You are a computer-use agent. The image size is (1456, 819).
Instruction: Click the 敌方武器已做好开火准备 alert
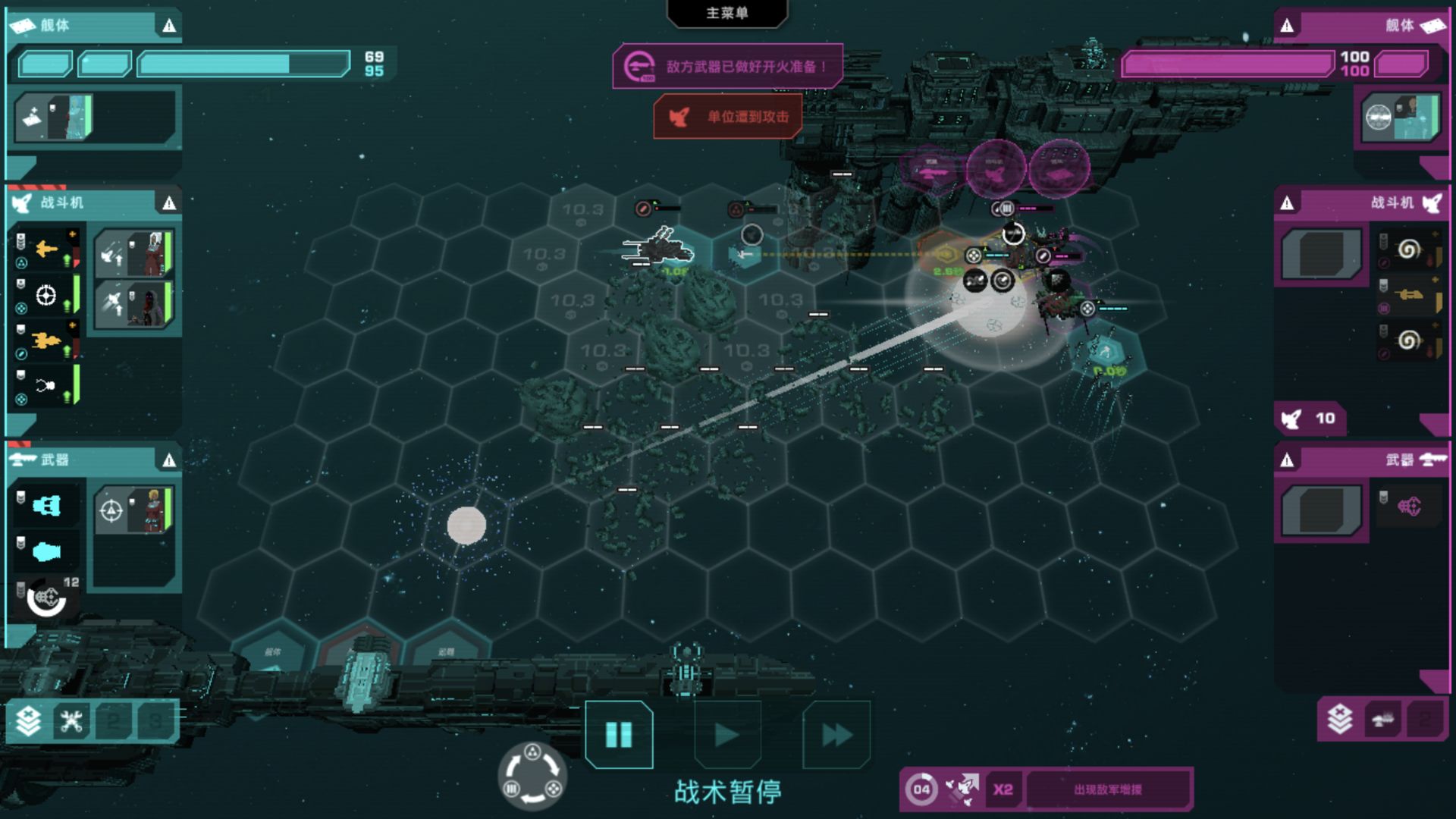[728, 67]
